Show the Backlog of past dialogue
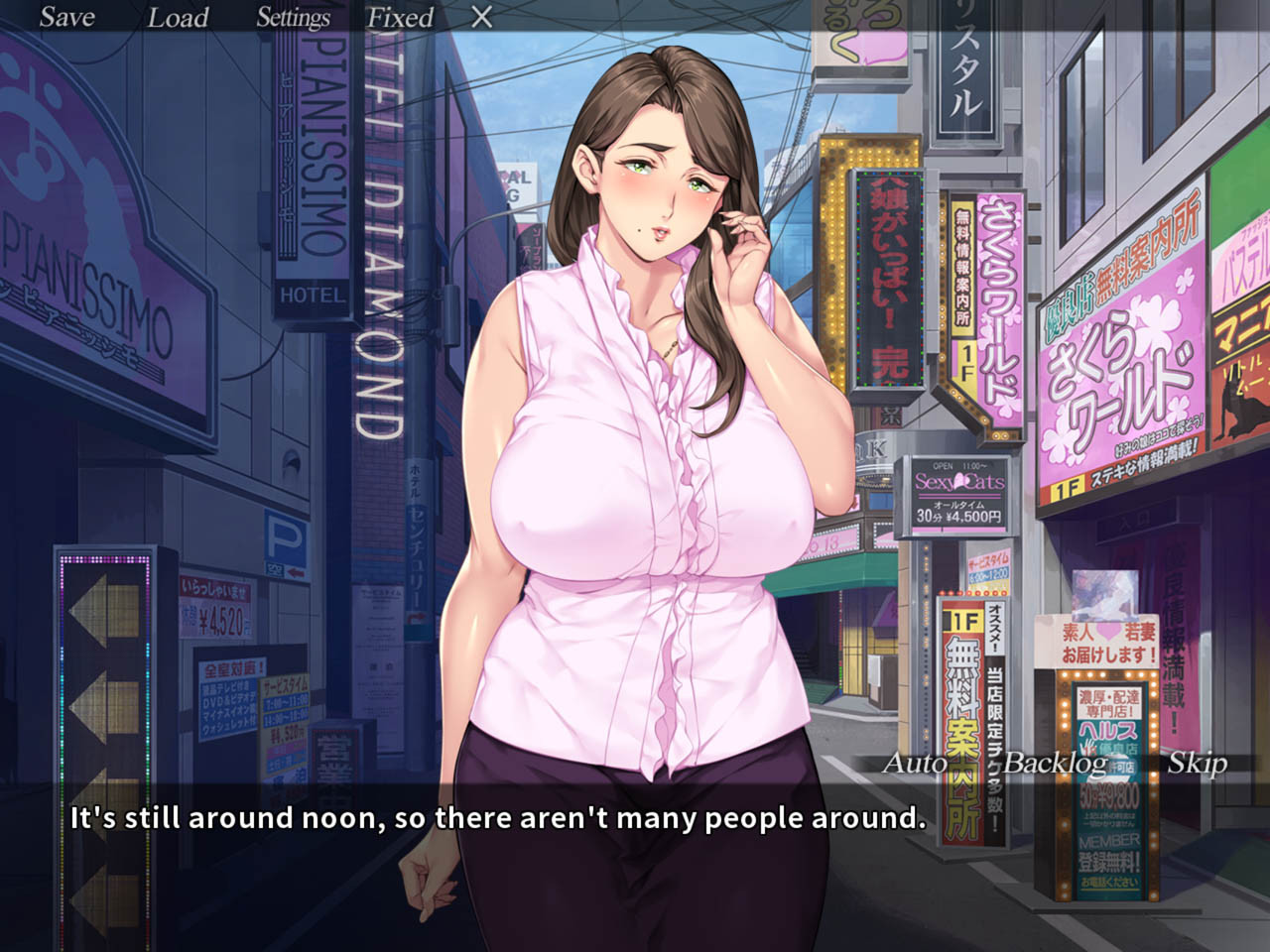Screen dimensions: 1270x952 (x=1055, y=763)
